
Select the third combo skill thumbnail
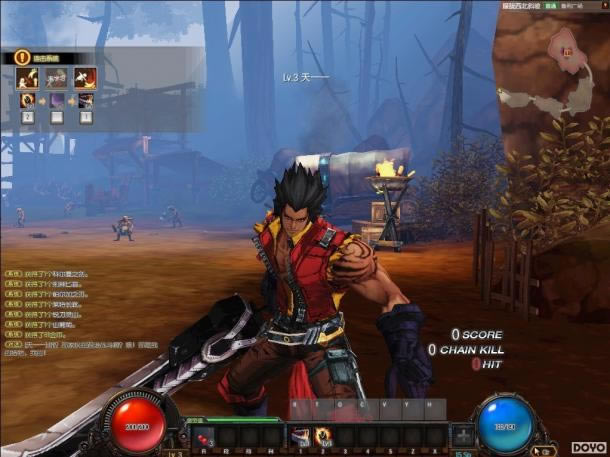[85, 78]
